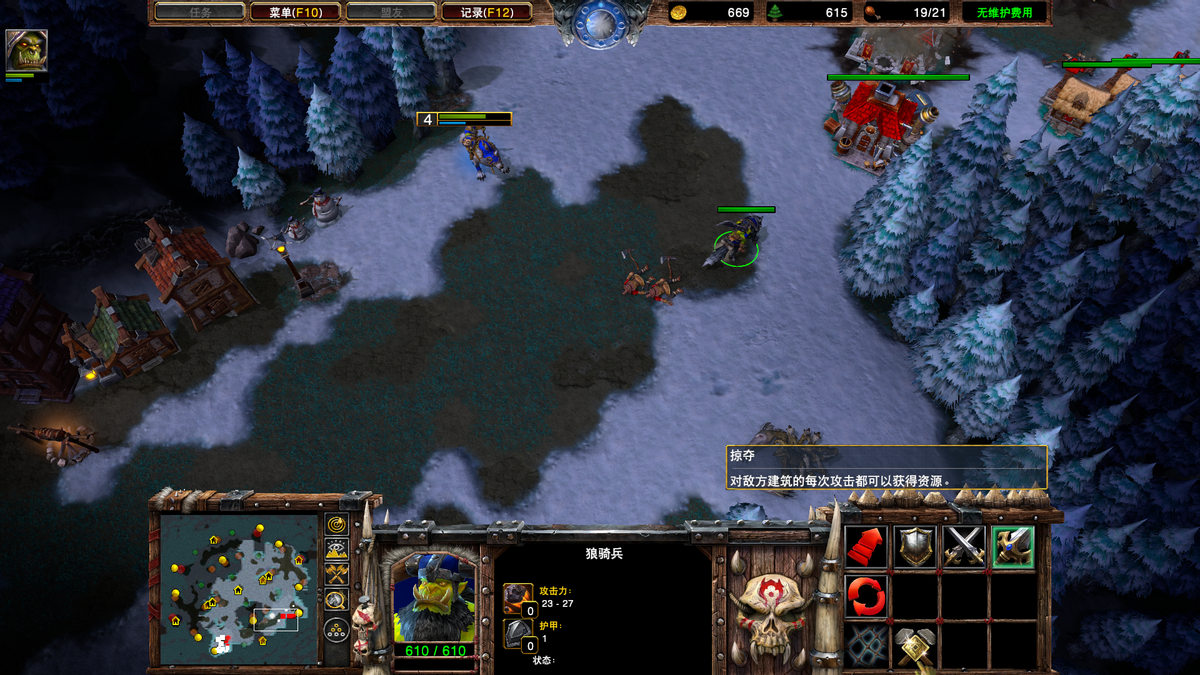
Task: Choose the shield command icon
Action: pyautogui.click(x=915, y=547)
